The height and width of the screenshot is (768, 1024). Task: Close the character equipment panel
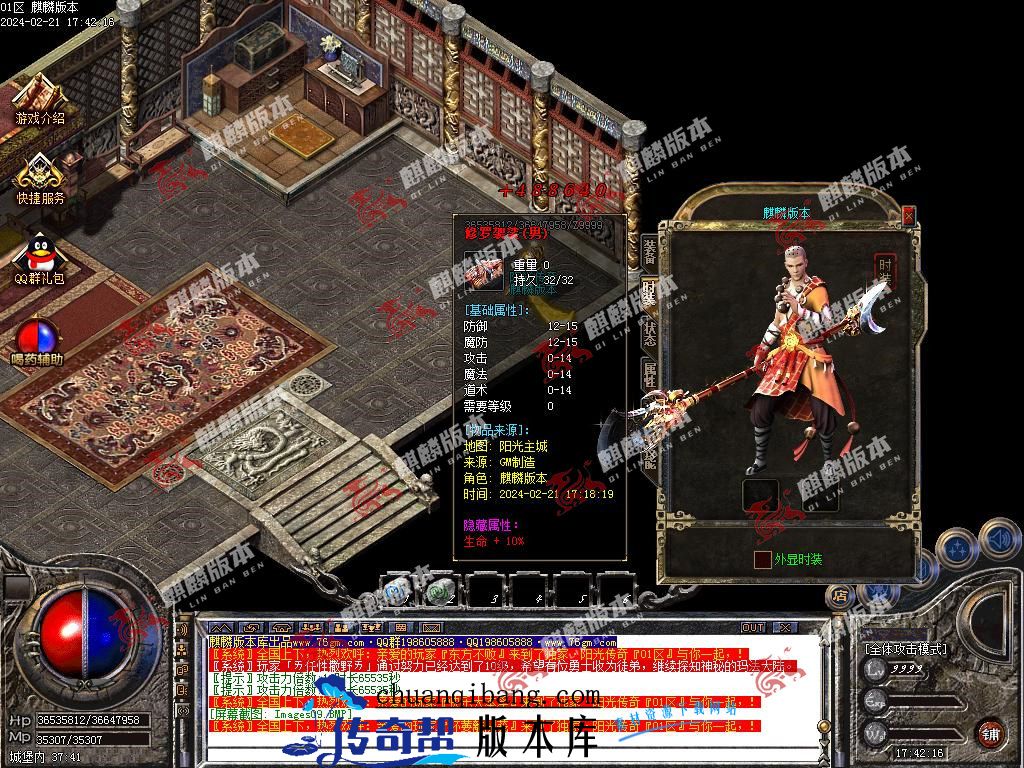[908, 215]
